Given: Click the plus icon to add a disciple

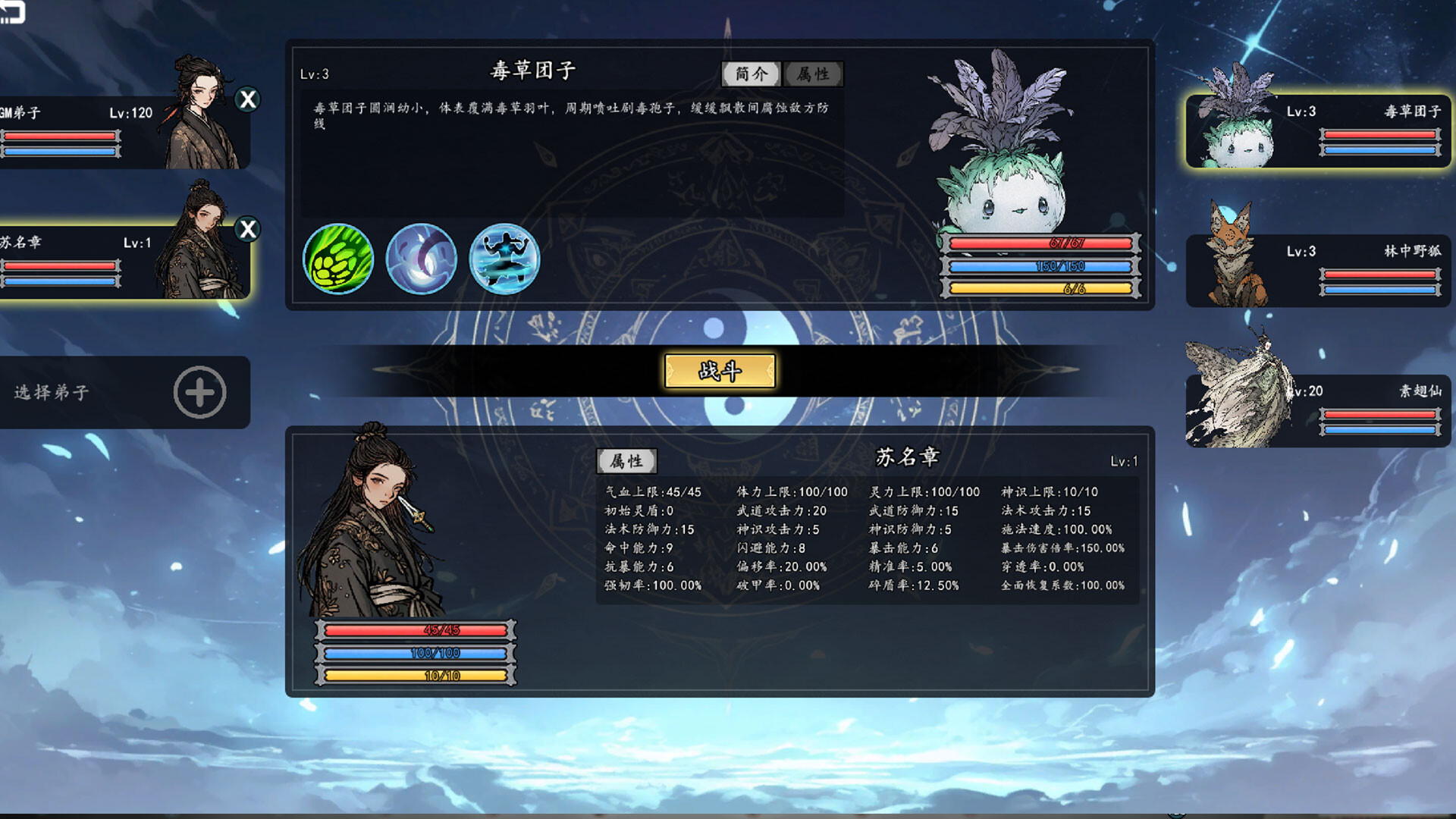Looking at the screenshot, I should click(x=199, y=393).
